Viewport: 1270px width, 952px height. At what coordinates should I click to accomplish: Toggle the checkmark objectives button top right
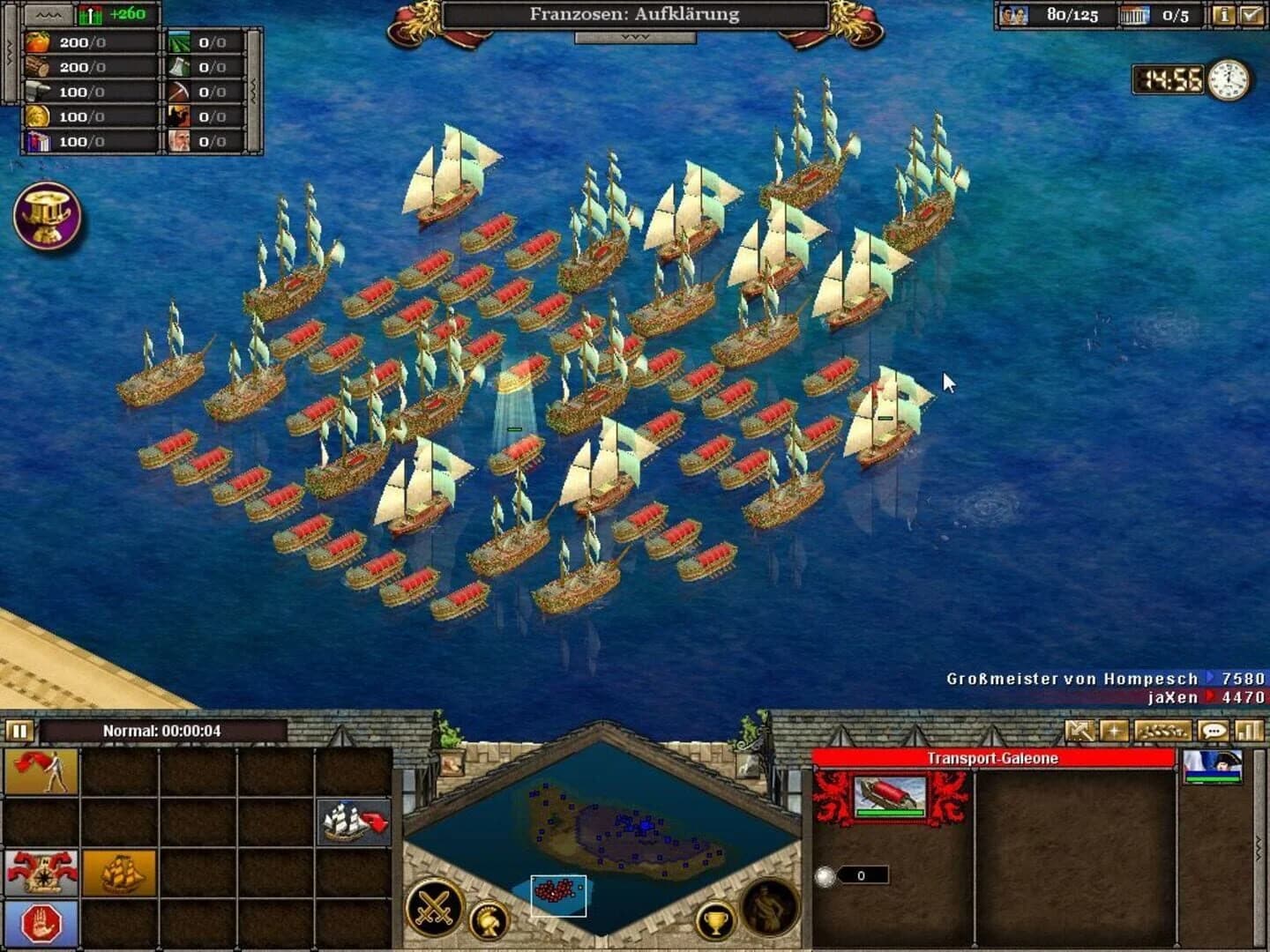[1251, 14]
